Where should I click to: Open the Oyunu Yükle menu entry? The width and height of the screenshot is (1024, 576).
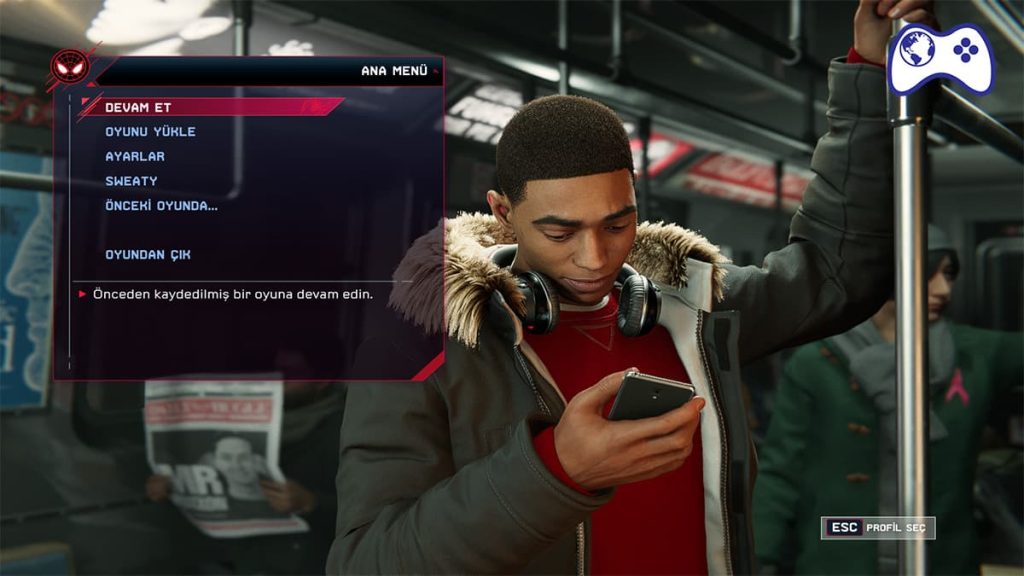[151, 132]
